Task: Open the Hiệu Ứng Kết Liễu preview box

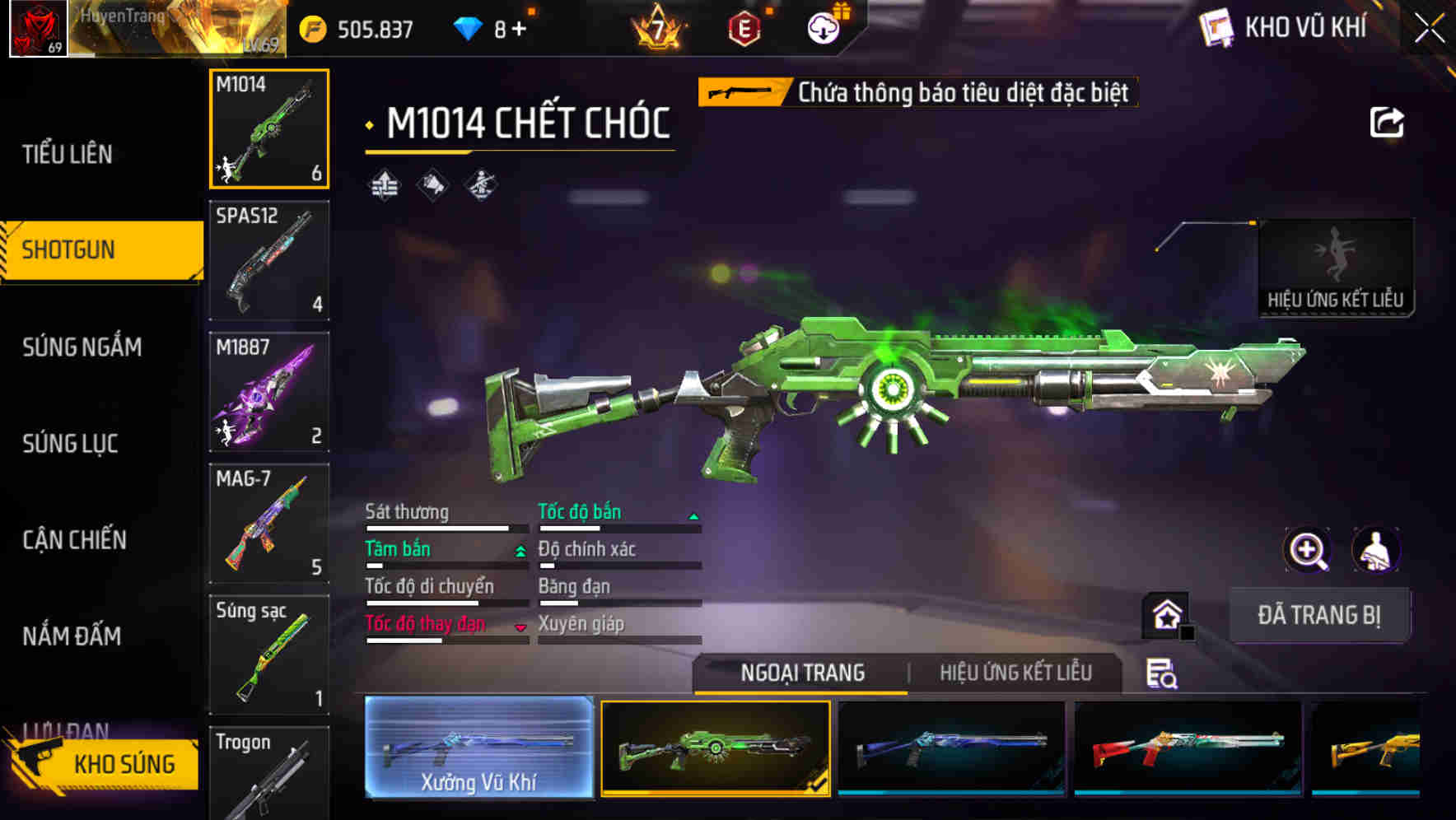Action: click(1335, 267)
